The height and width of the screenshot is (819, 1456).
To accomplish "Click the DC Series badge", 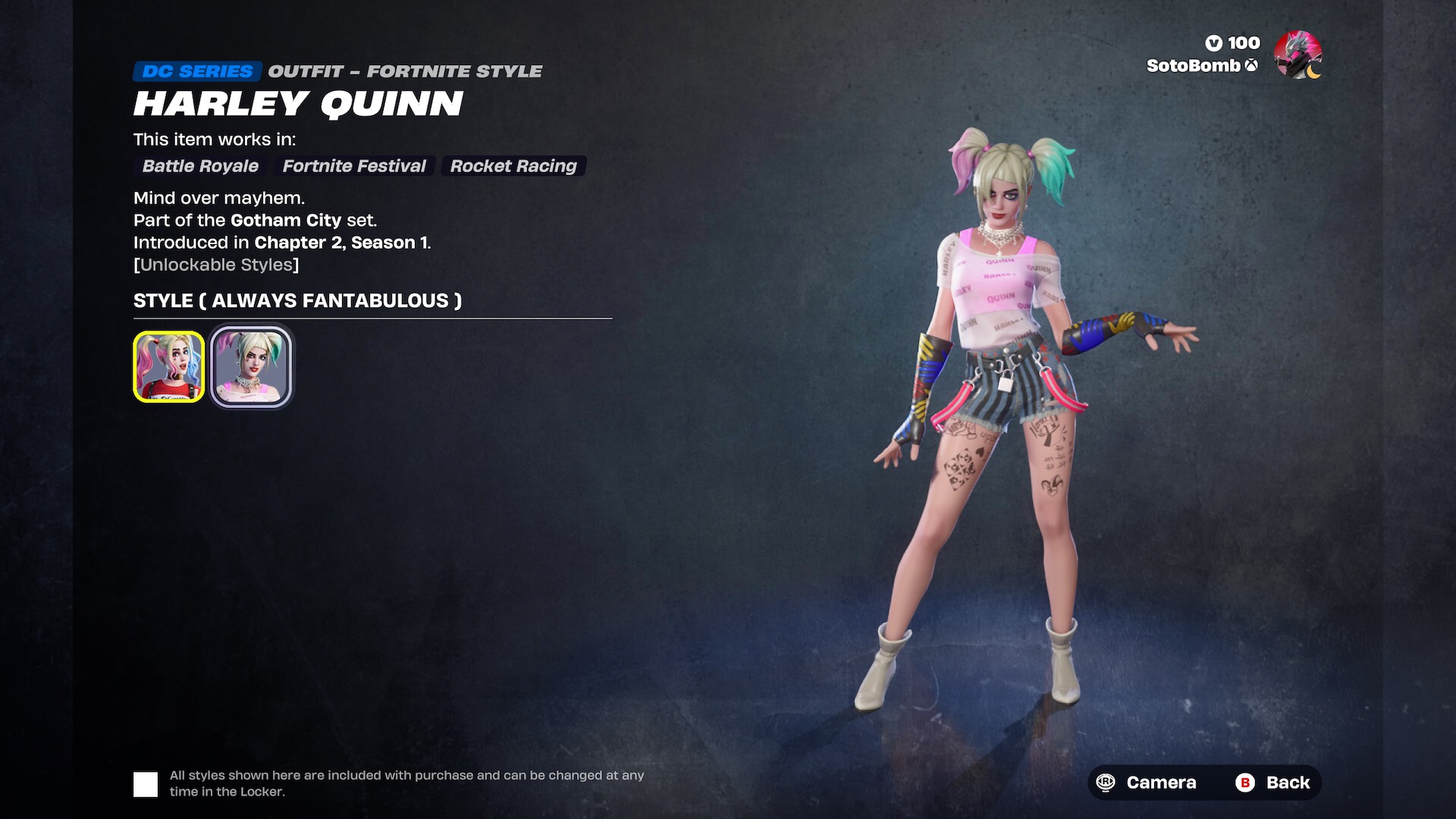I will click(x=197, y=71).
